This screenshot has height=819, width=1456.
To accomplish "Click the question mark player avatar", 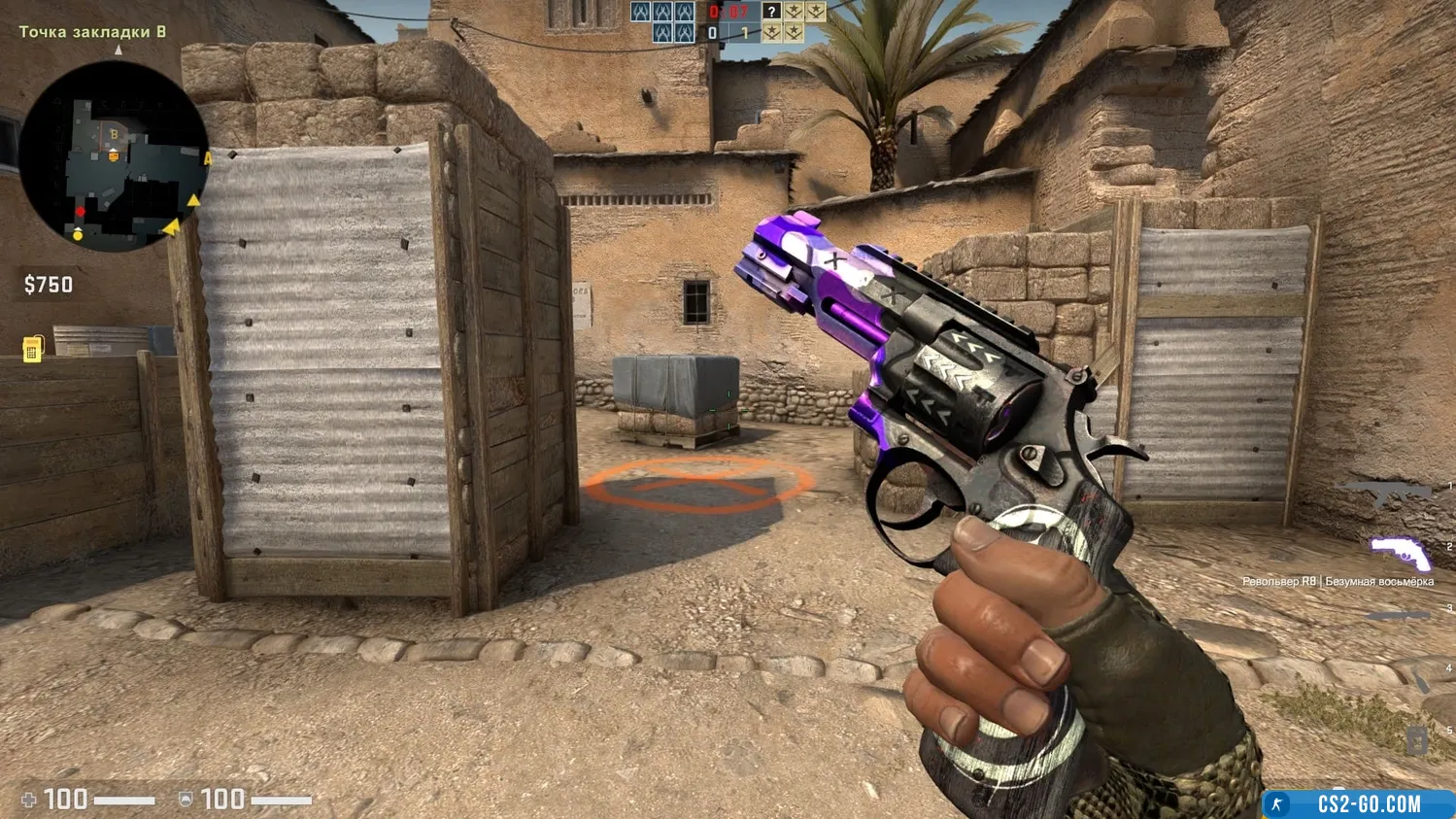I will click(771, 12).
